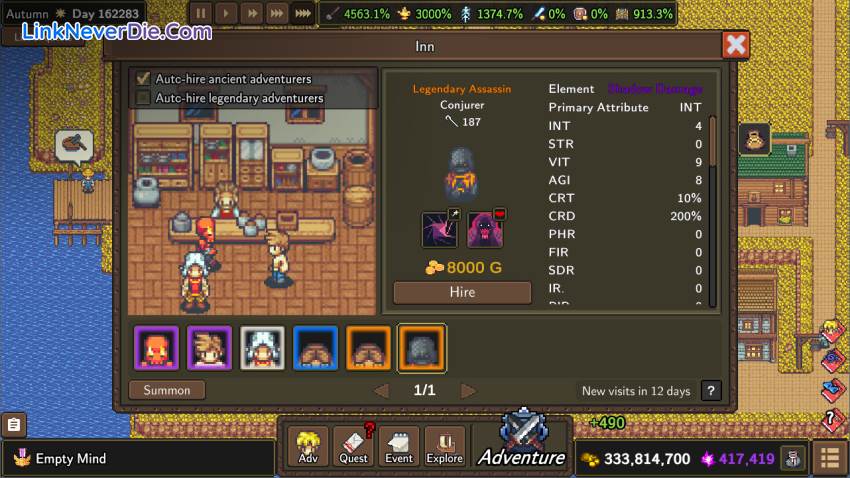This screenshot has height=478, width=850.
Task: Open the main list menu button
Action: click(x=830, y=459)
